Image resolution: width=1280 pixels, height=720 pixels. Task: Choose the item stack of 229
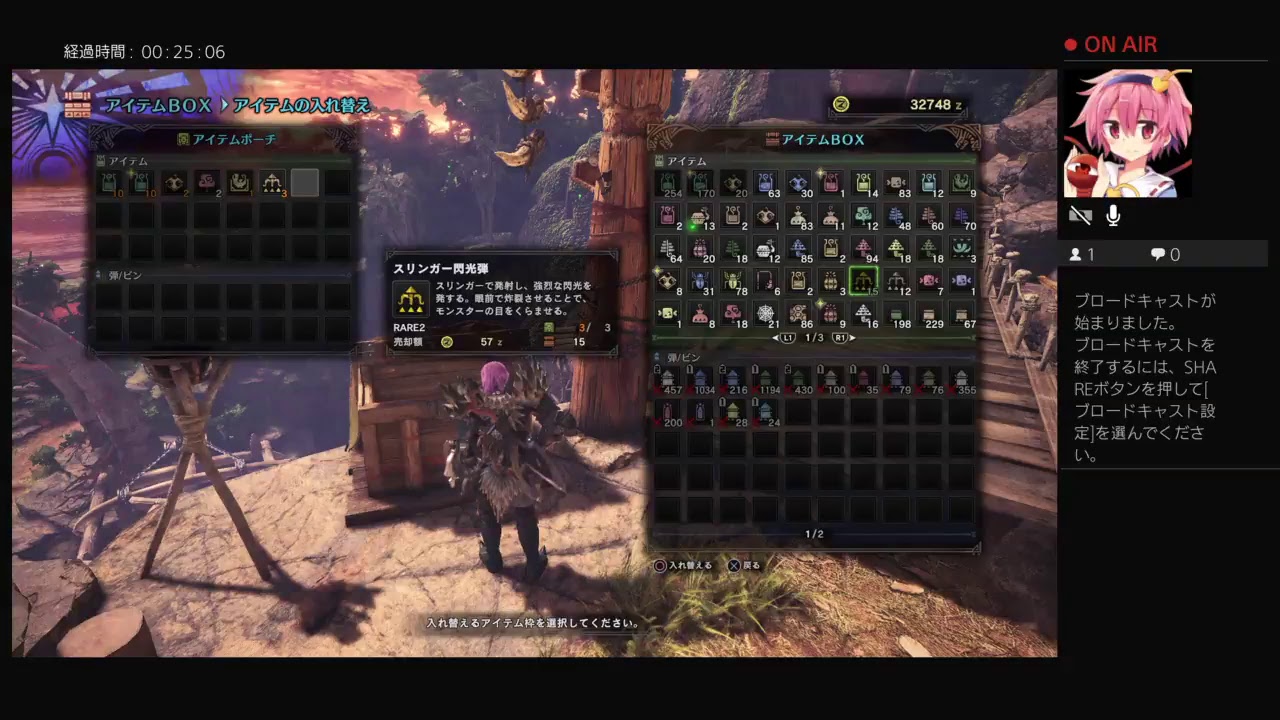pyautogui.click(x=929, y=314)
